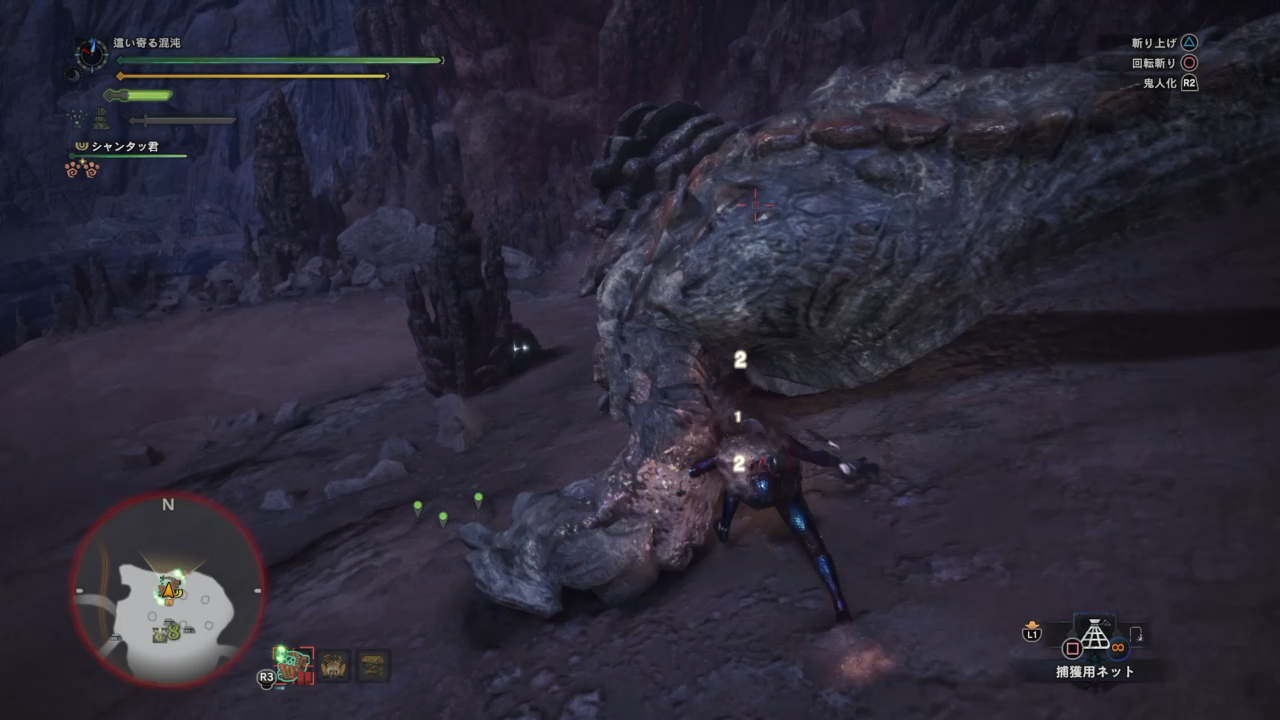Screen dimensions: 1280x720
Task: Click the yellow player marker on minimap
Action: (169, 591)
